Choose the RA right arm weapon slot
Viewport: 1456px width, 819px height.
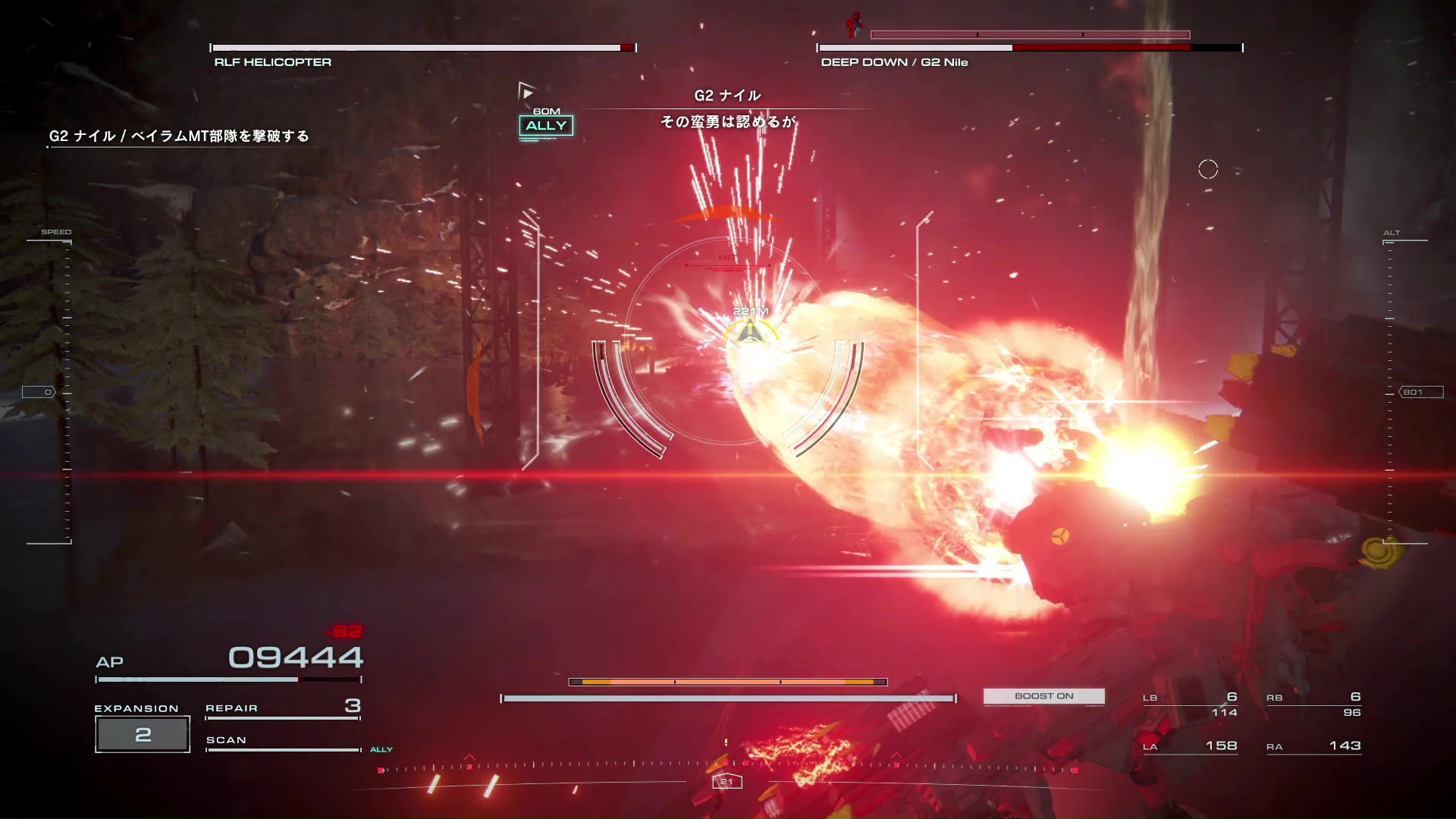pyautogui.click(x=1313, y=746)
